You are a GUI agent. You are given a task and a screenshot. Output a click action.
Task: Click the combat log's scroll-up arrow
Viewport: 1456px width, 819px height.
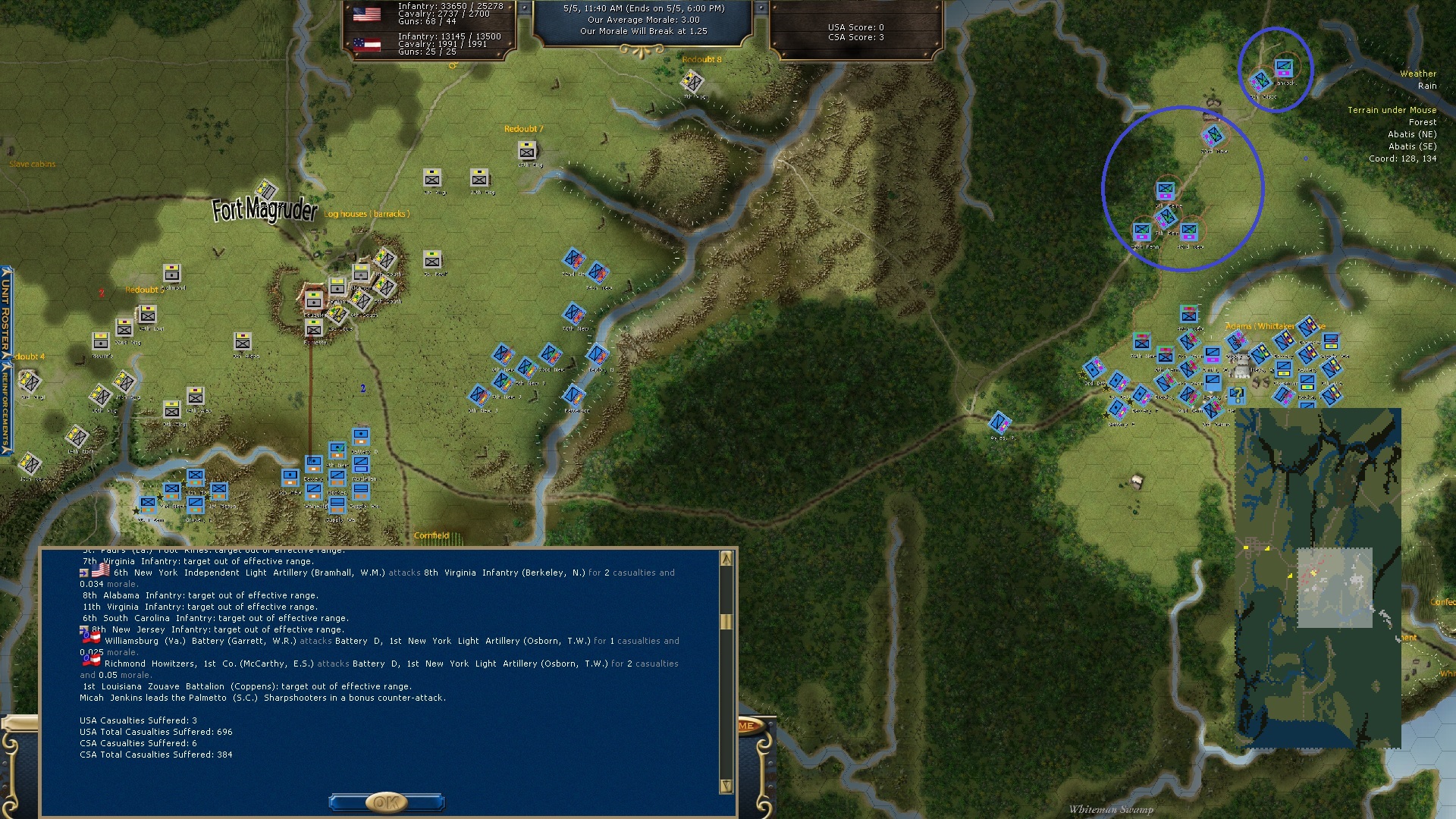click(726, 559)
